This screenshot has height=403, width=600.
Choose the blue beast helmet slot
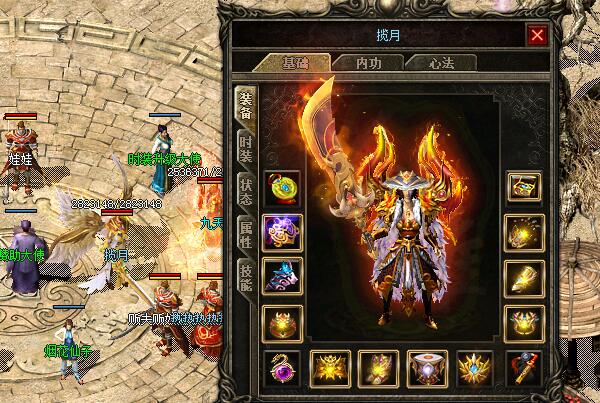(281, 276)
